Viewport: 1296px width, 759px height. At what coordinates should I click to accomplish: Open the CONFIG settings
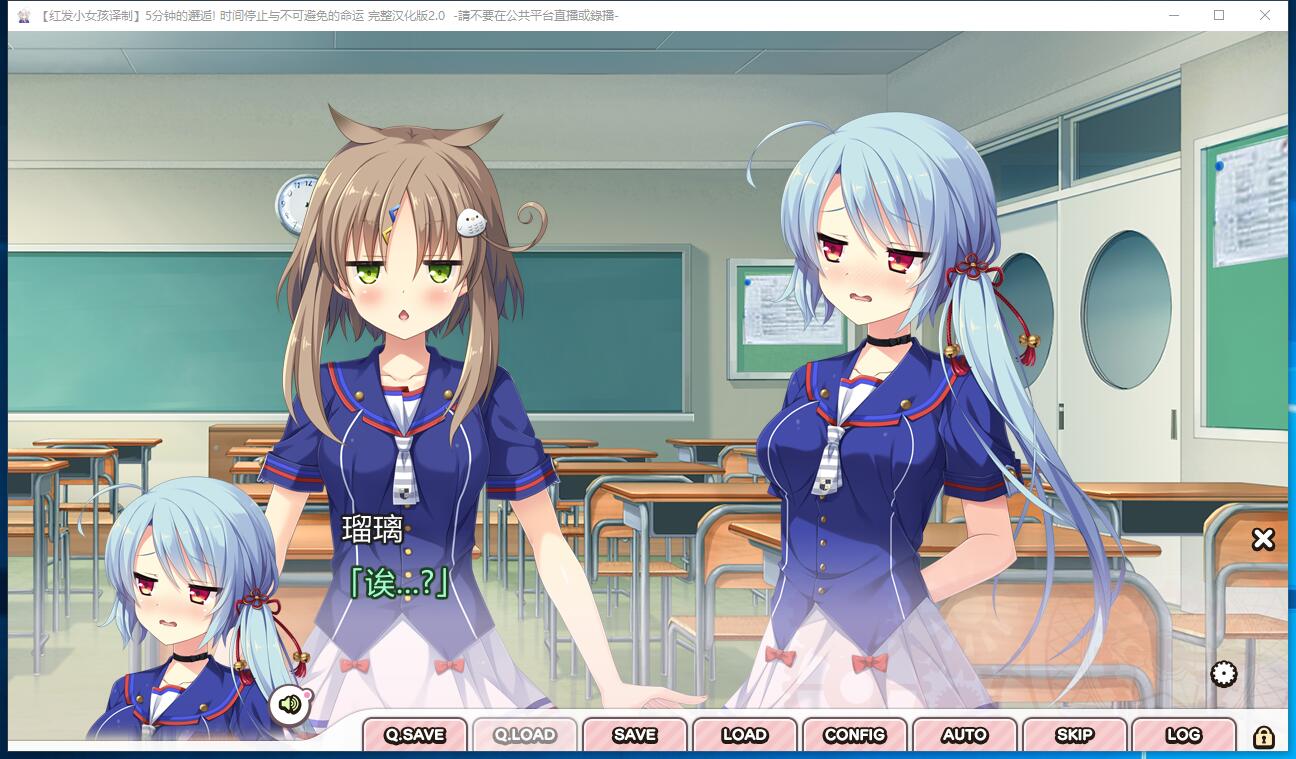(x=855, y=735)
